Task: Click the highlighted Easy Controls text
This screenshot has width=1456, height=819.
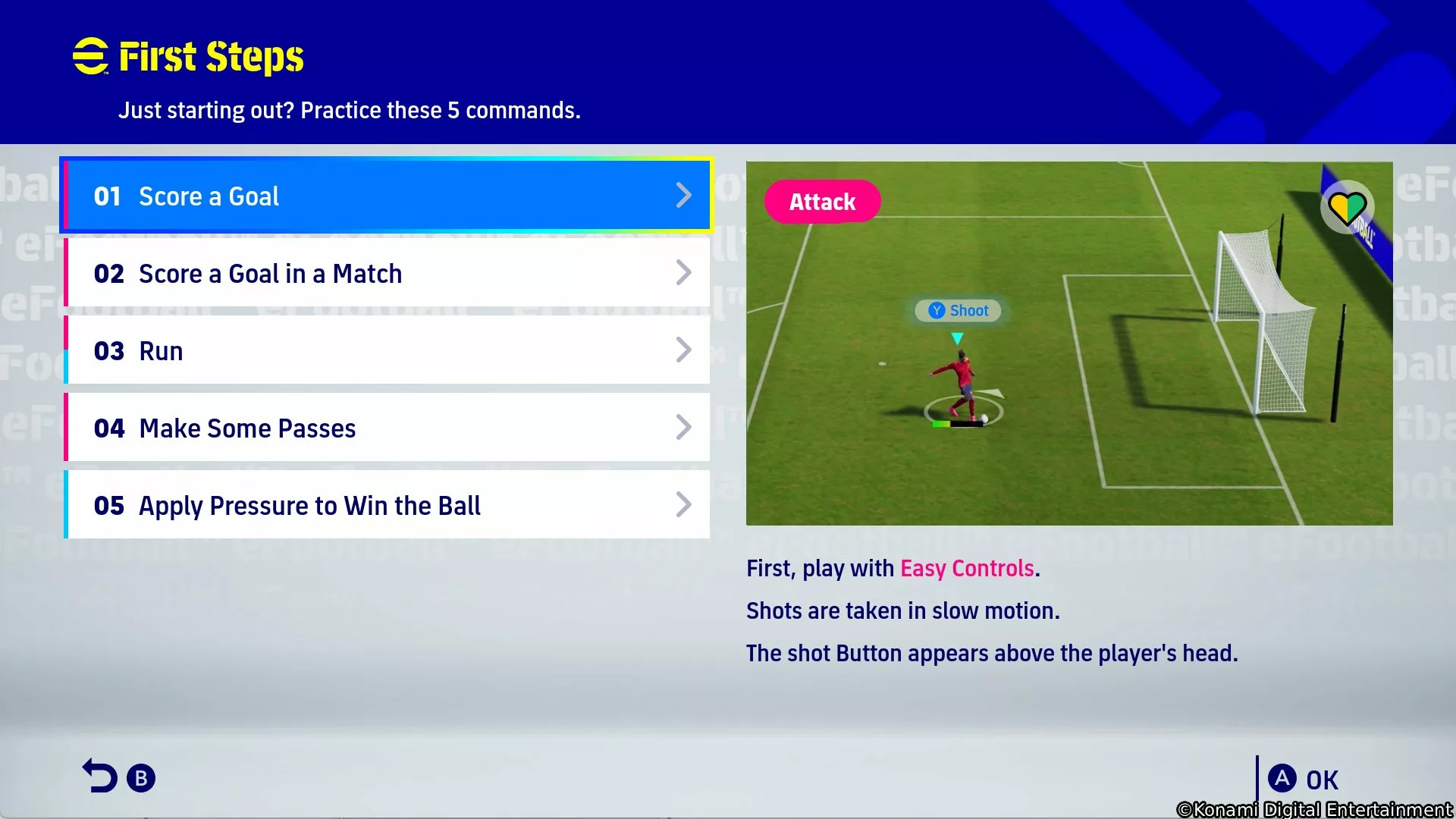Action: pyautogui.click(x=967, y=568)
